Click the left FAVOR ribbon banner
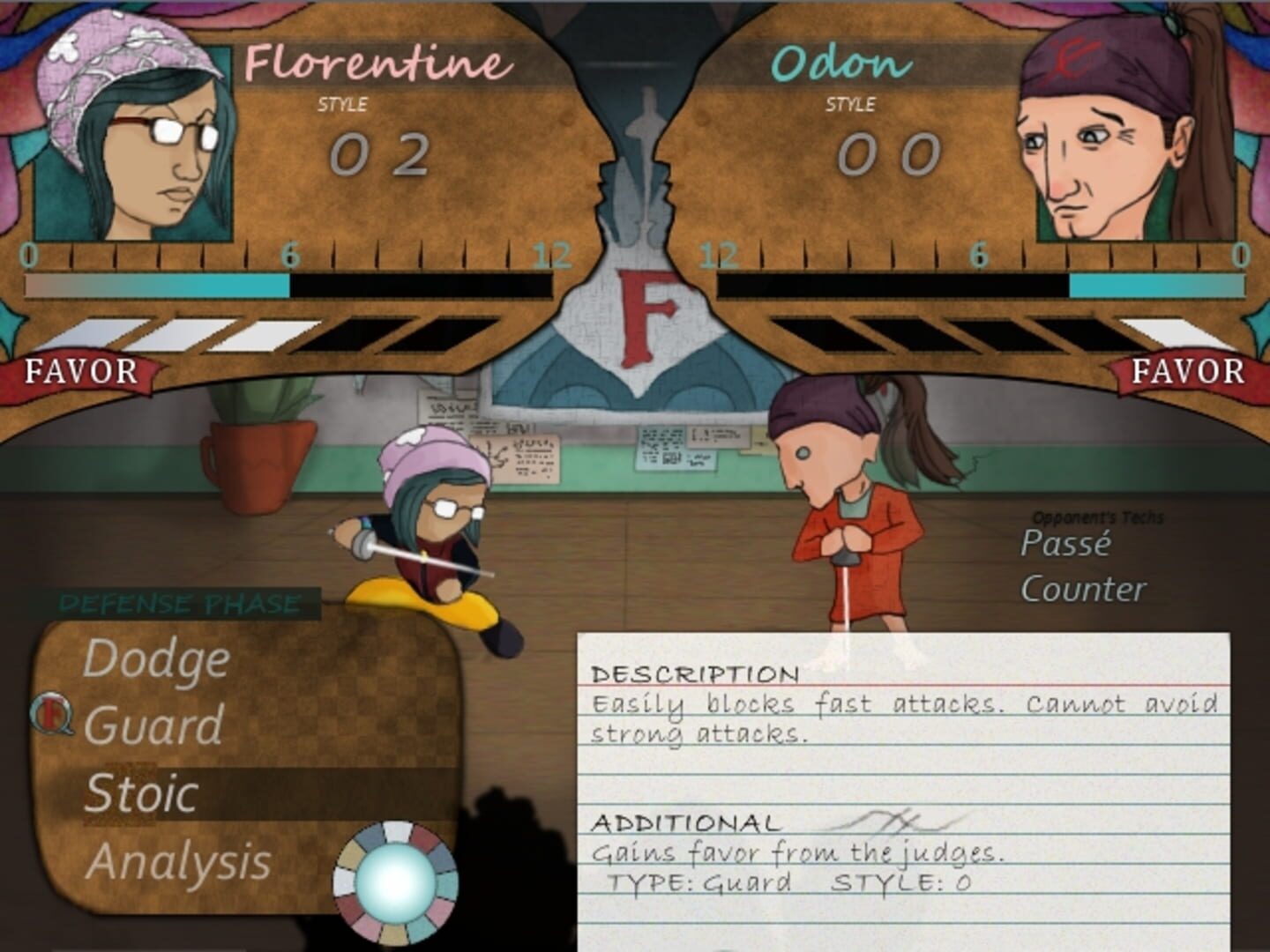This screenshot has height=952, width=1270. [78, 371]
